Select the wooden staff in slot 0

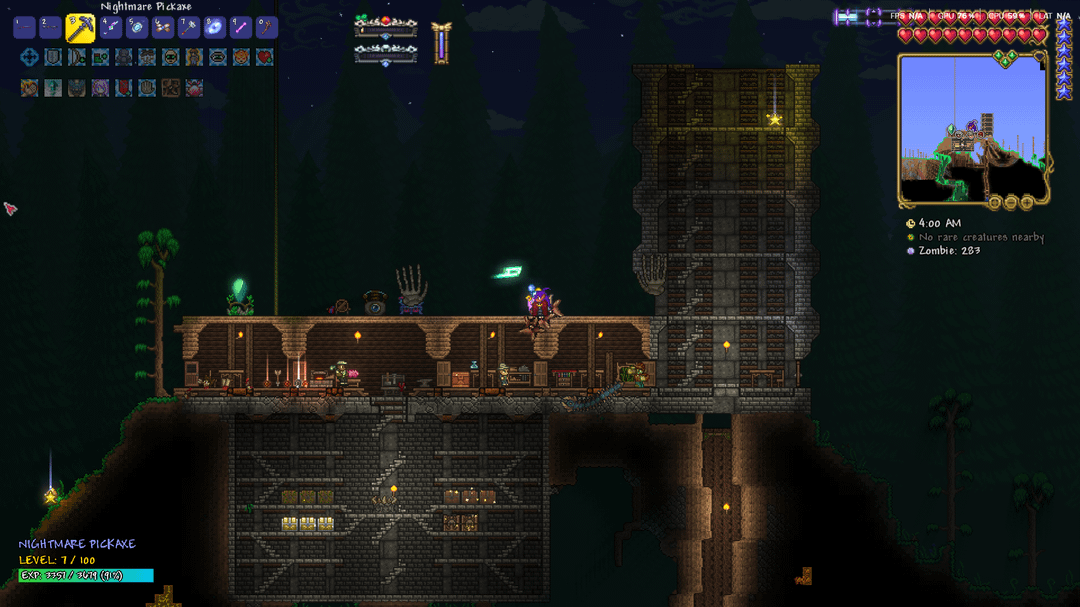coord(266,28)
